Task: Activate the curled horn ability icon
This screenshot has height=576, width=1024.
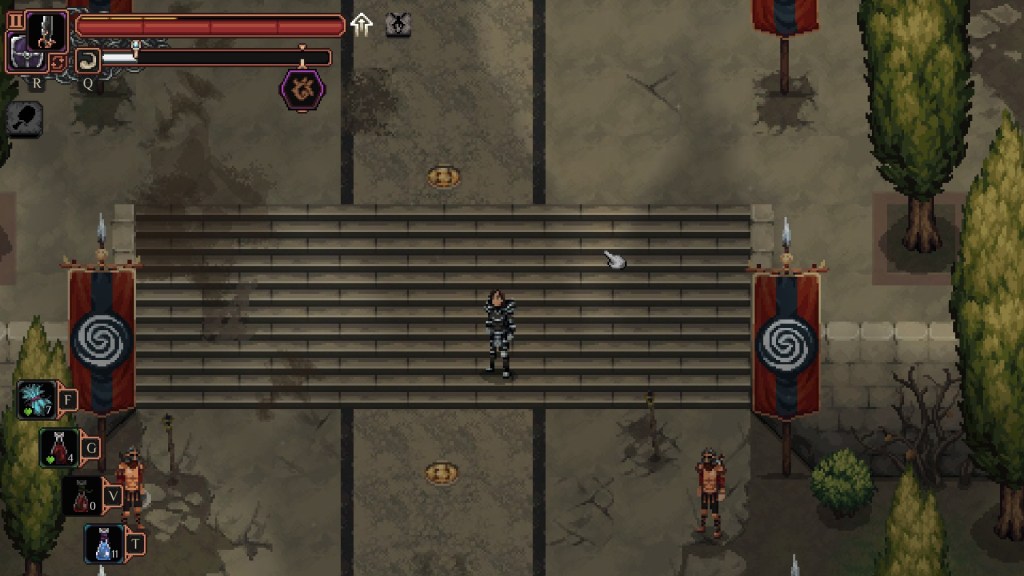Action: tap(87, 59)
